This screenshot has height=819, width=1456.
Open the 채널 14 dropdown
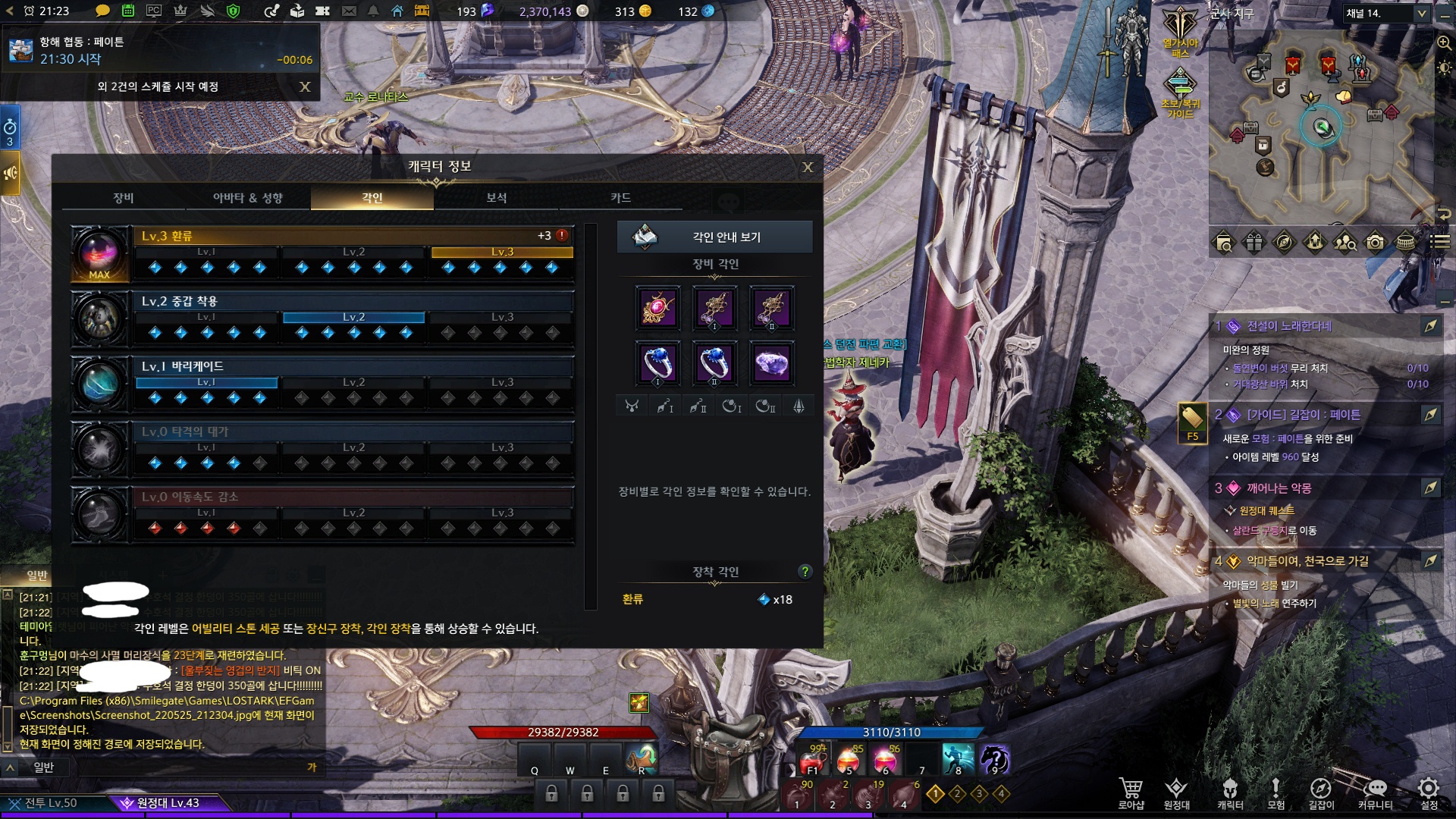tap(1386, 13)
